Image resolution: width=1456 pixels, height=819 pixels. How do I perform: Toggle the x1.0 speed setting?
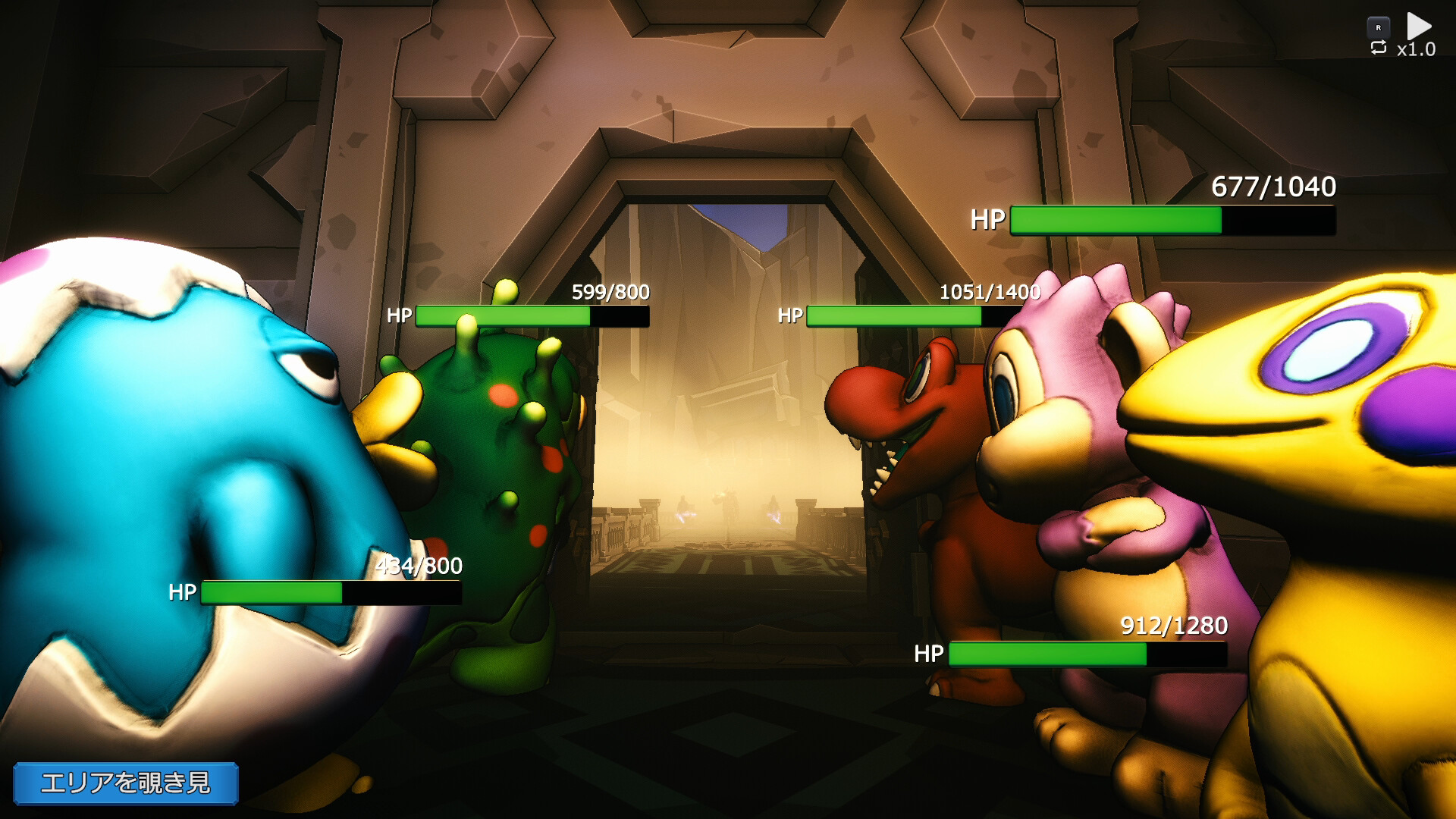pos(1417,49)
